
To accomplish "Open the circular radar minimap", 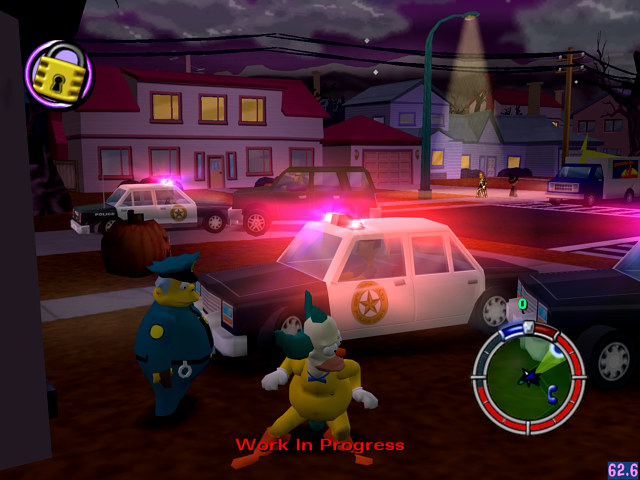I will coord(528,373).
